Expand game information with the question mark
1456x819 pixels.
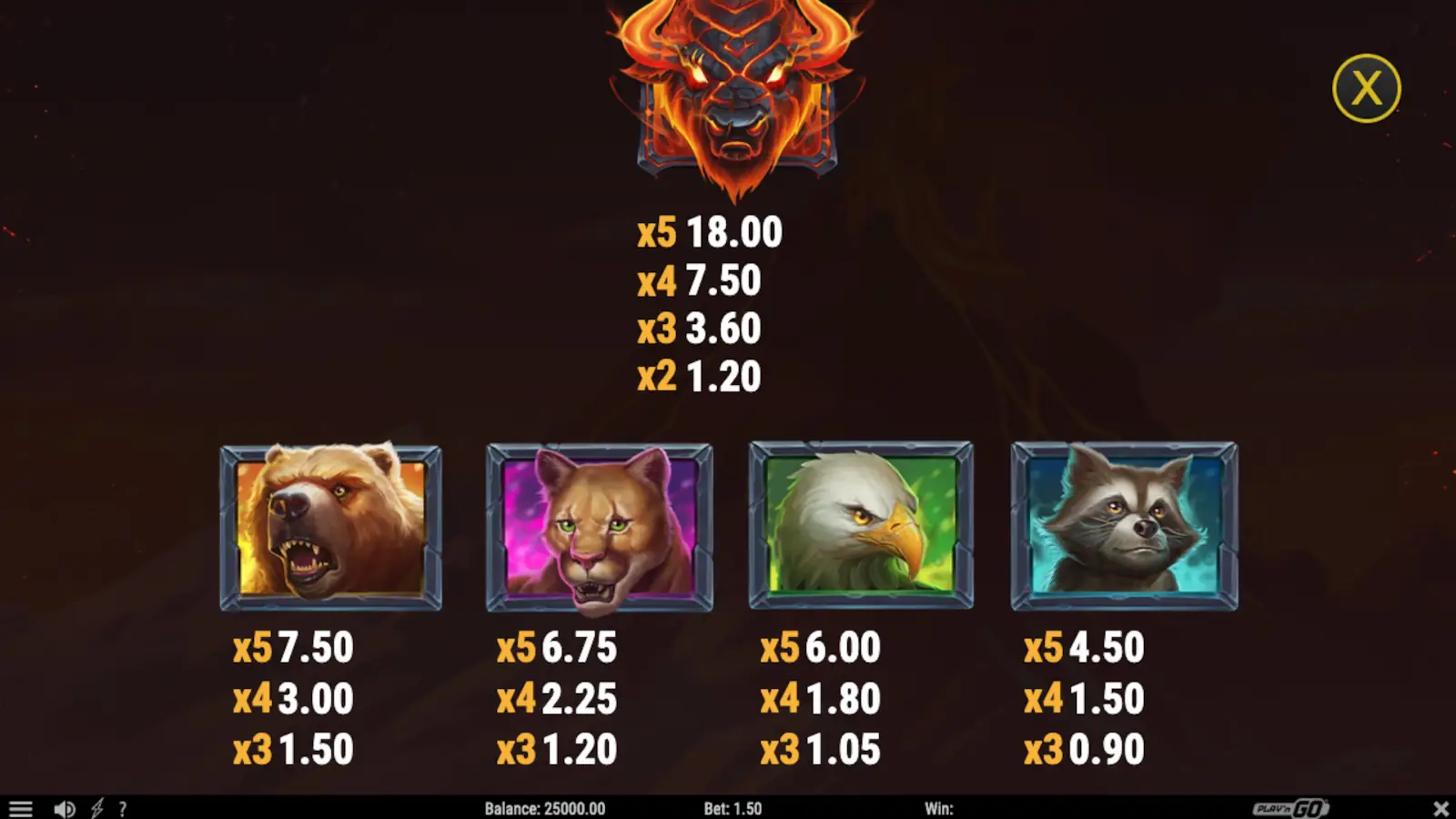click(122, 808)
